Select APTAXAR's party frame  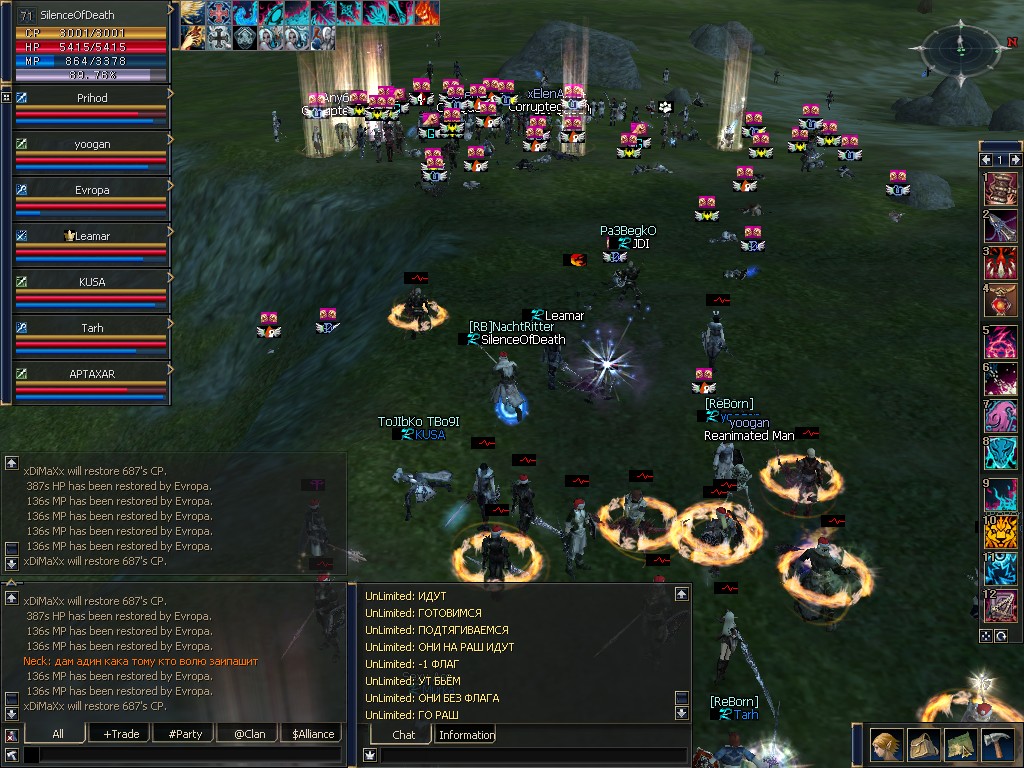click(92, 383)
